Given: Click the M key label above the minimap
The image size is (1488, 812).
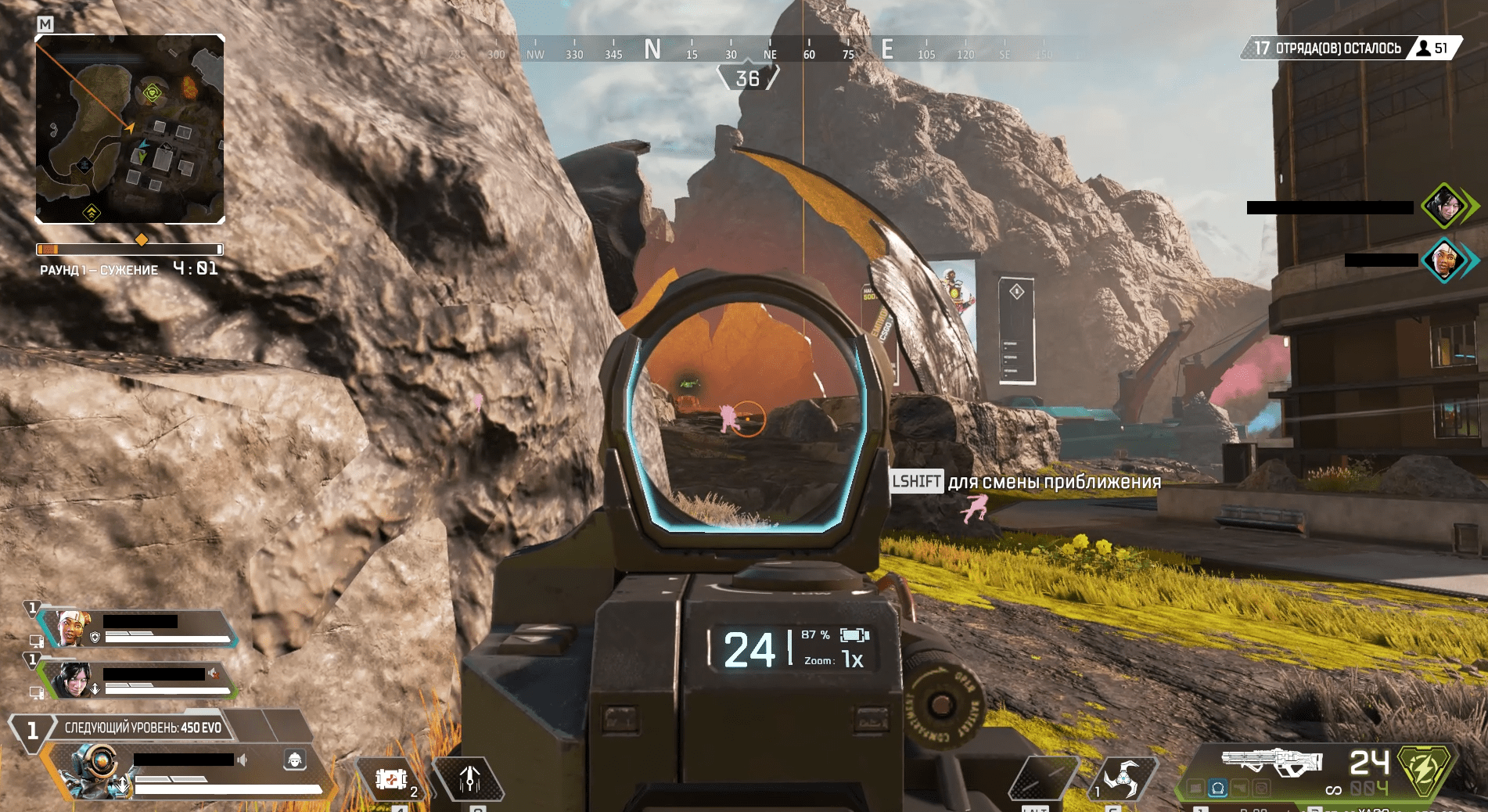Looking at the screenshot, I should point(47,24).
